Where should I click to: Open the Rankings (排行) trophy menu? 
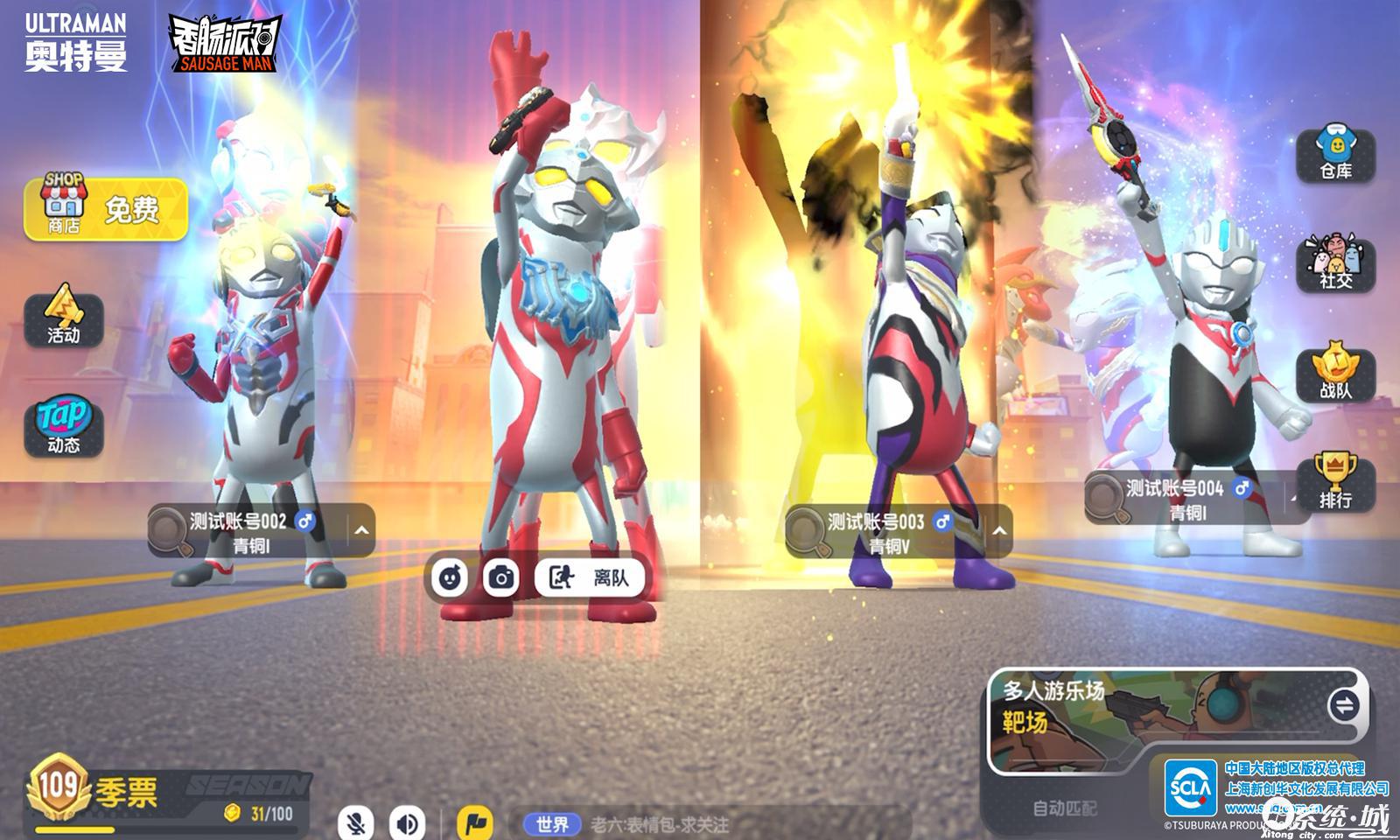tap(1335, 482)
